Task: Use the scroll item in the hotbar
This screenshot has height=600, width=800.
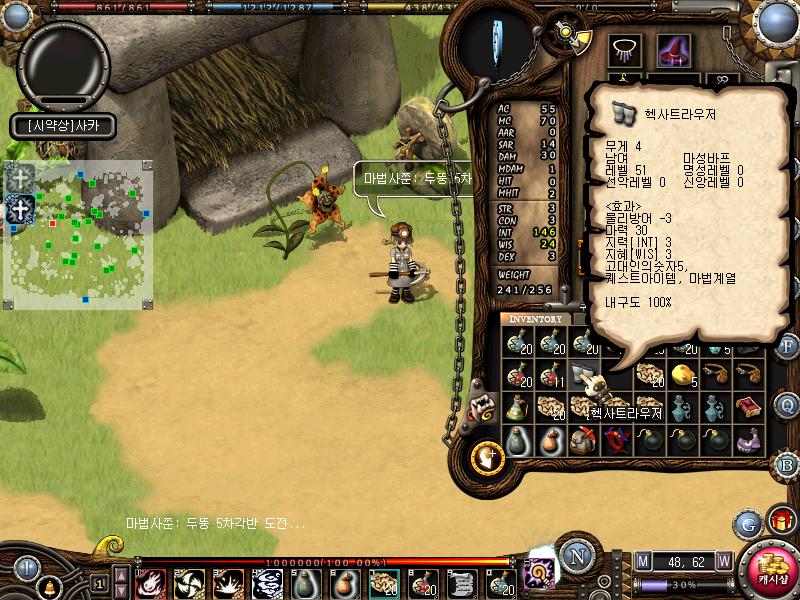Action: (461, 582)
